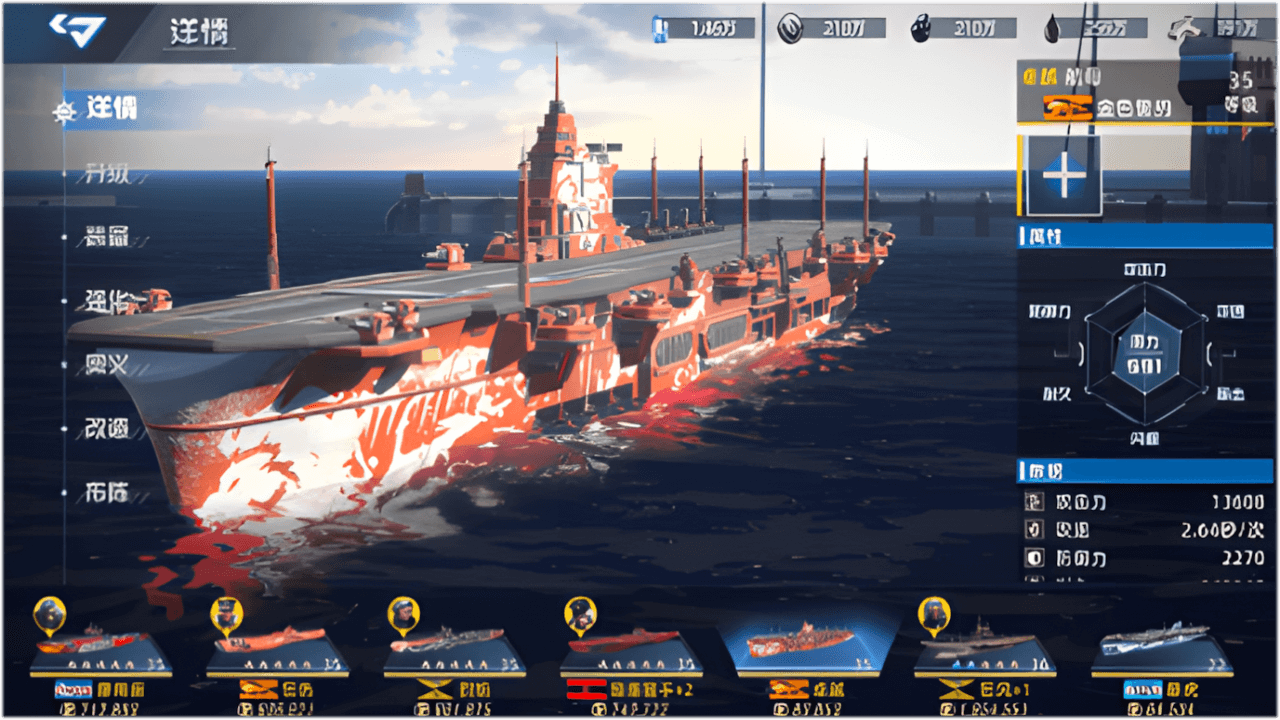The height and width of the screenshot is (720, 1280).
Task: Click the empty plus slot
Action: 1063,176
